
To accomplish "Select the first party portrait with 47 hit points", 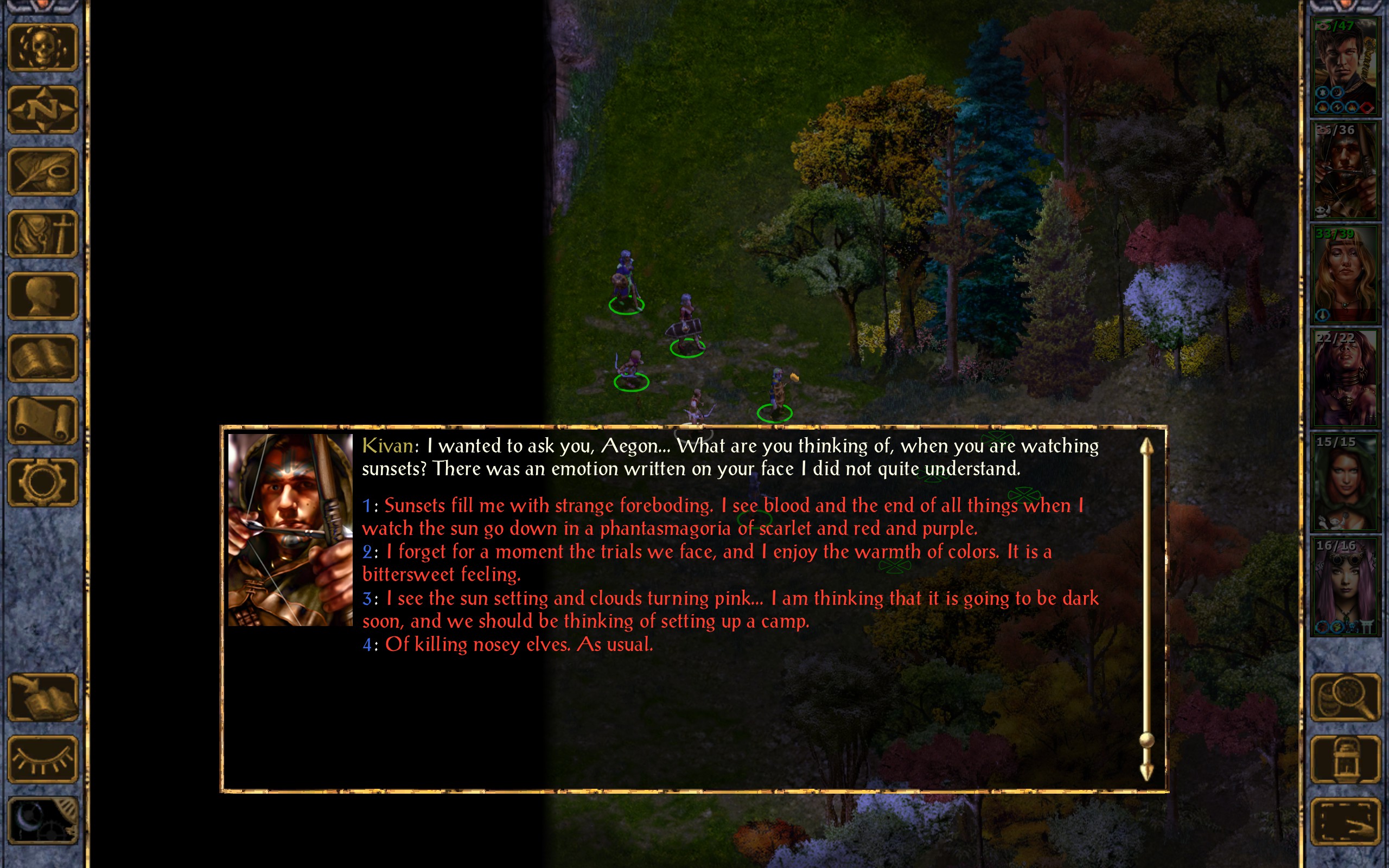I will (1345, 67).
